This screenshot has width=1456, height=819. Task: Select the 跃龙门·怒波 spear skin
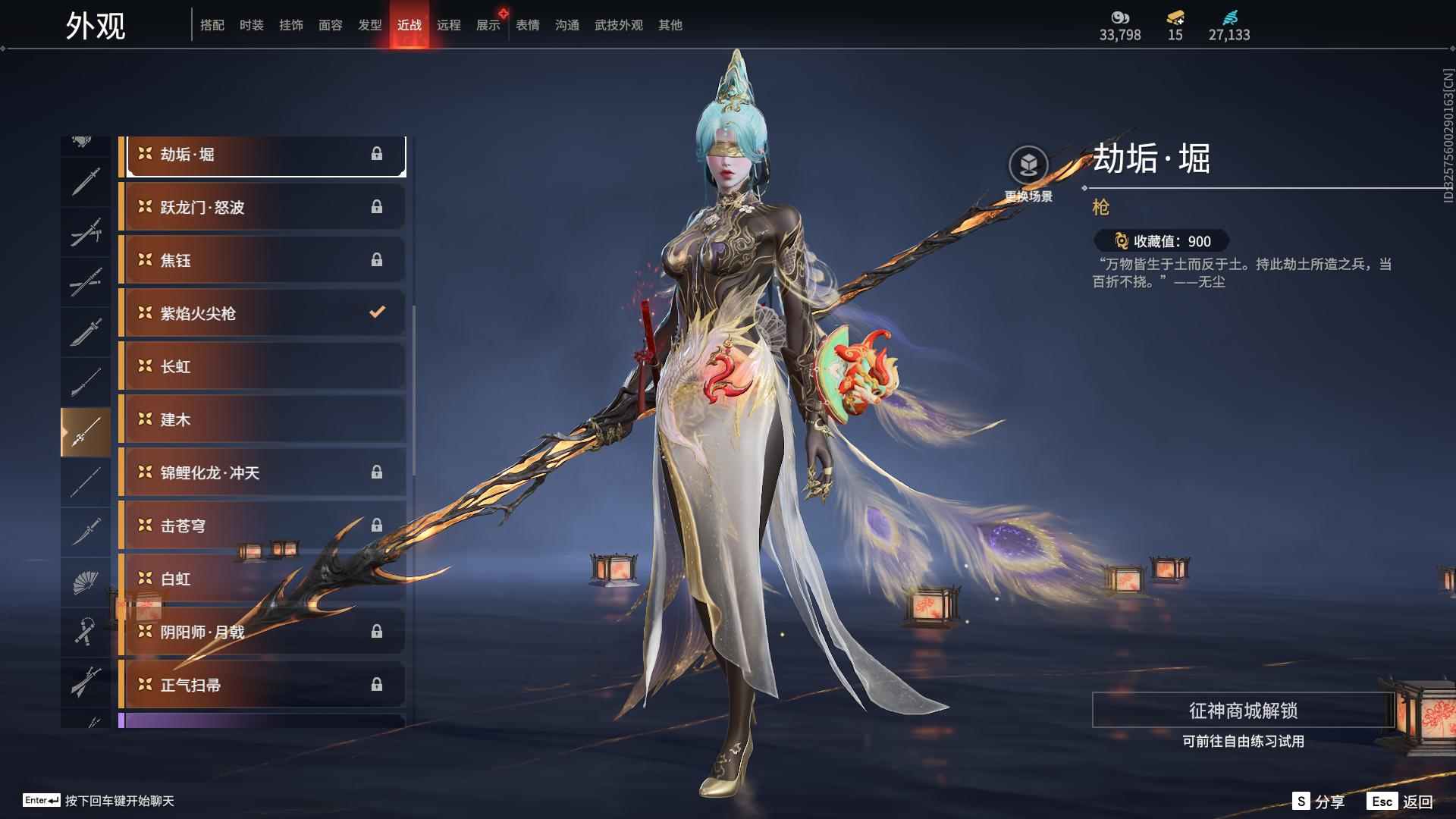262,207
